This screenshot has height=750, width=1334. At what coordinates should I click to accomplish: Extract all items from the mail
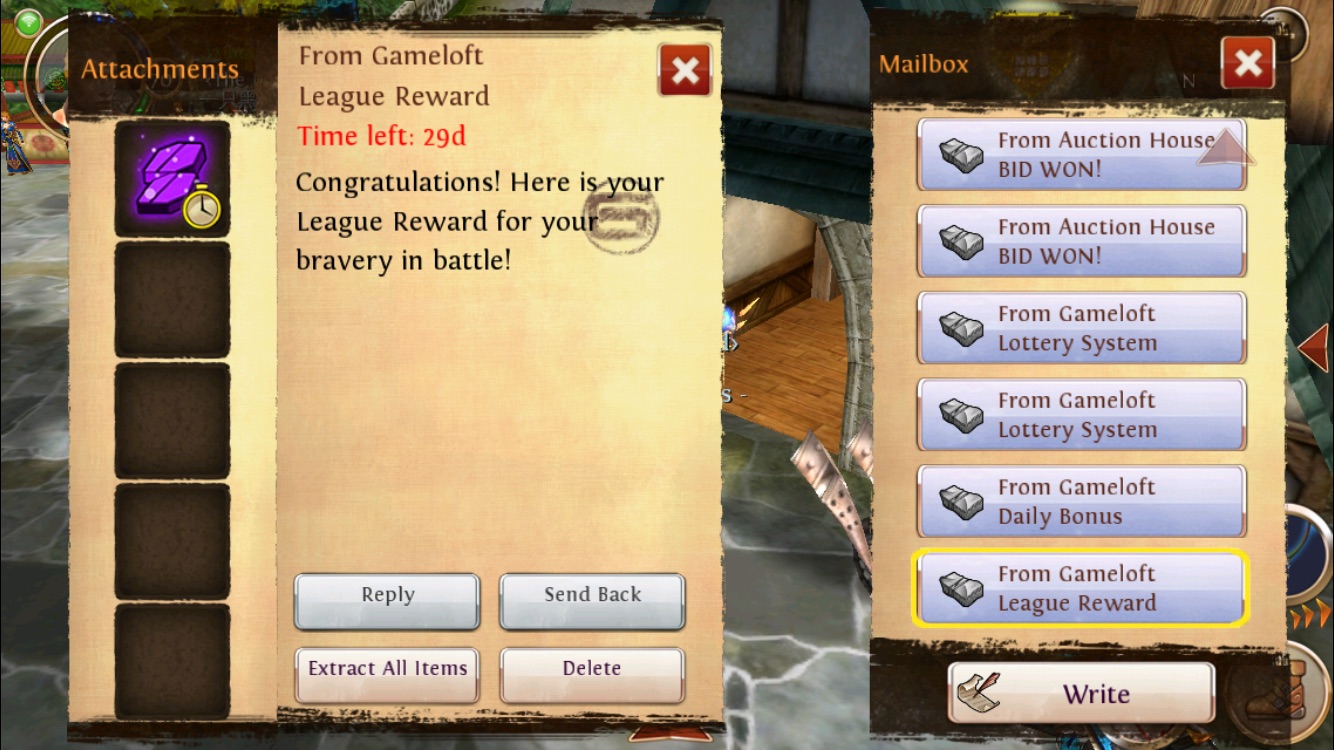click(387, 675)
